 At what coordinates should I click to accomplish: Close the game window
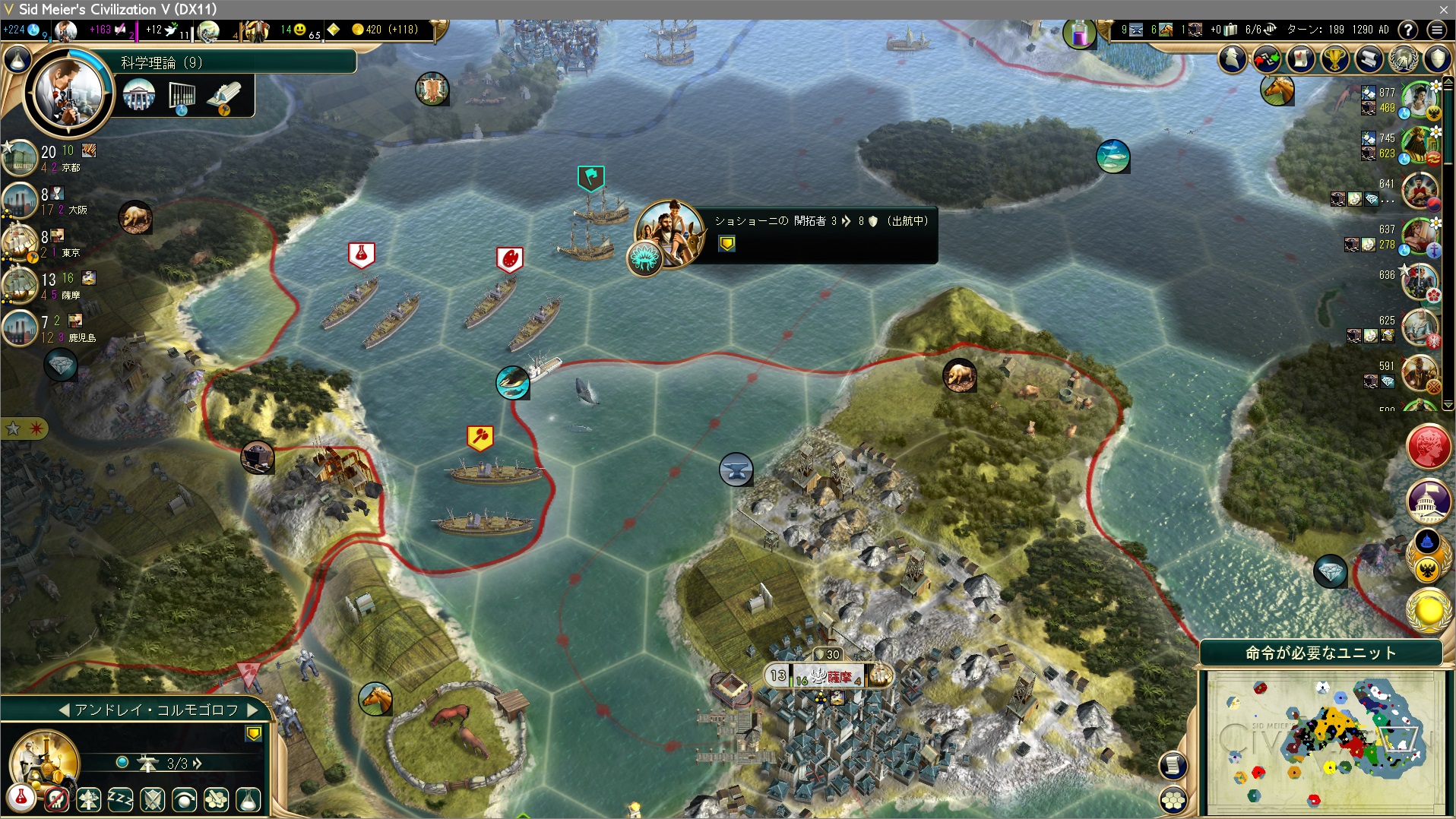tap(1443, 9)
